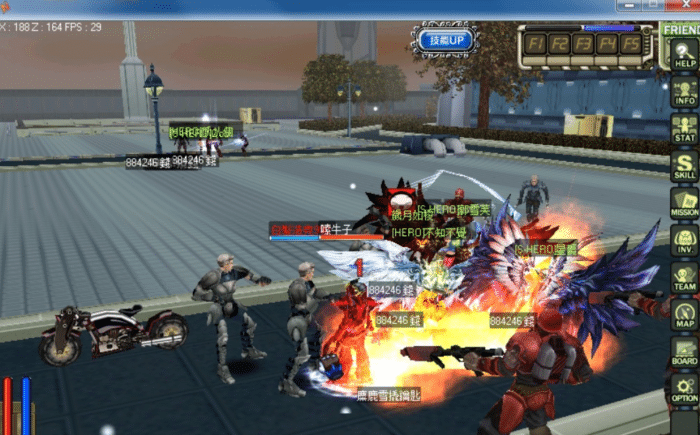Open the OPTION settings
The height and width of the screenshot is (435, 700).
coord(685,389)
